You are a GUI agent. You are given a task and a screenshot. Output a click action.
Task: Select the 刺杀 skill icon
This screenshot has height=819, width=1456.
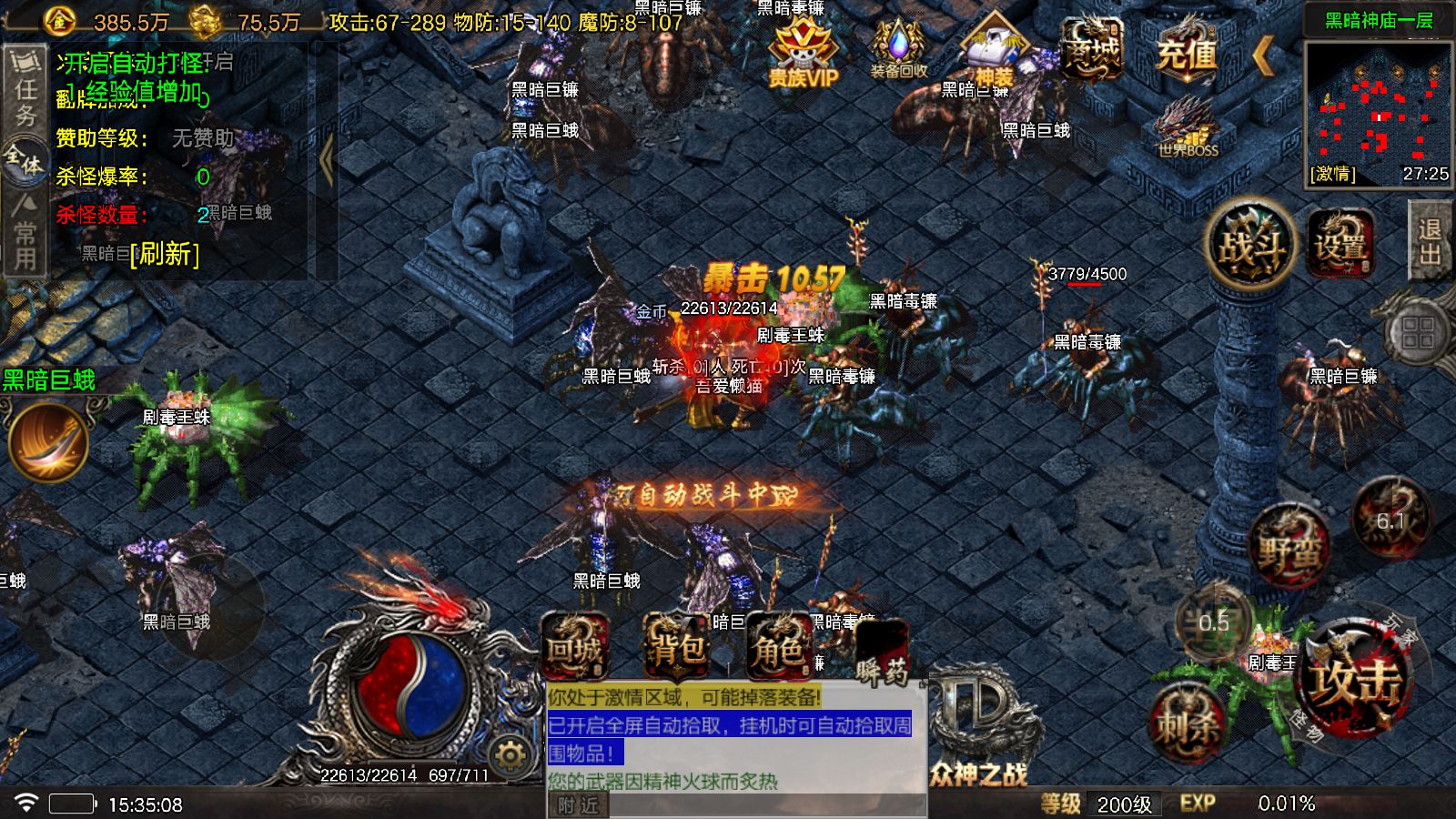tap(1188, 719)
